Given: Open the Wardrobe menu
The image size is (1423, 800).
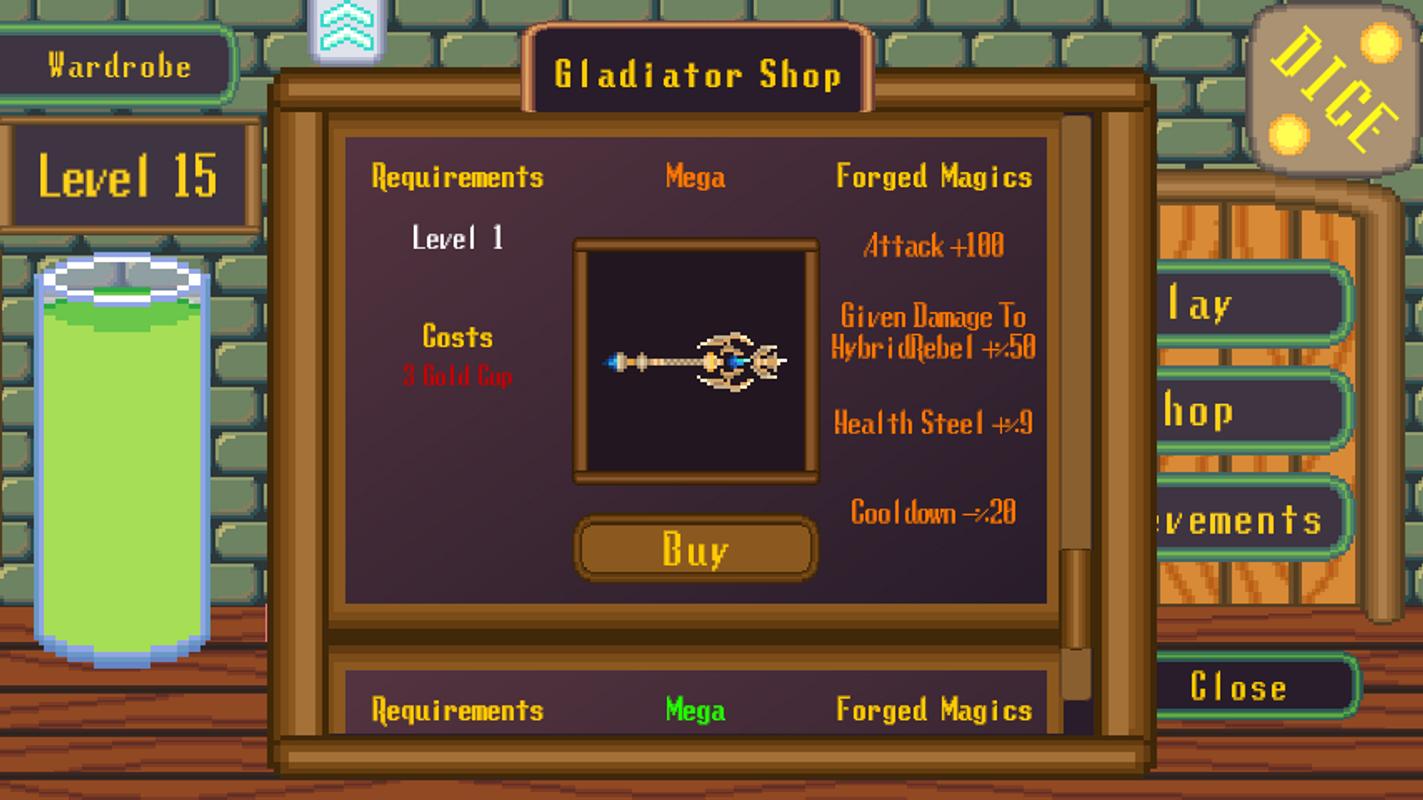Looking at the screenshot, I should tap(118, 66).
